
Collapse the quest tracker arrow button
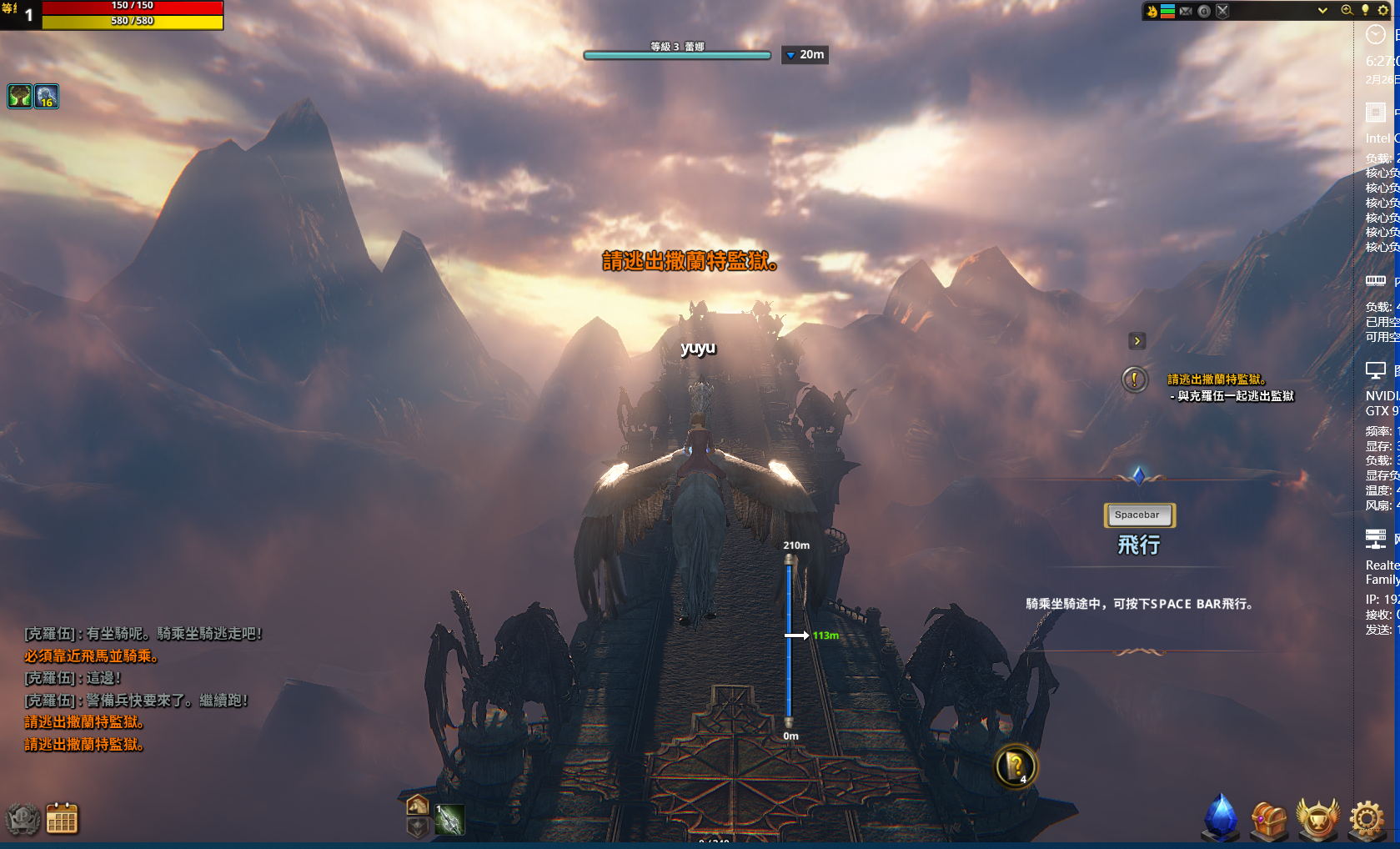tap(1137, 341)
